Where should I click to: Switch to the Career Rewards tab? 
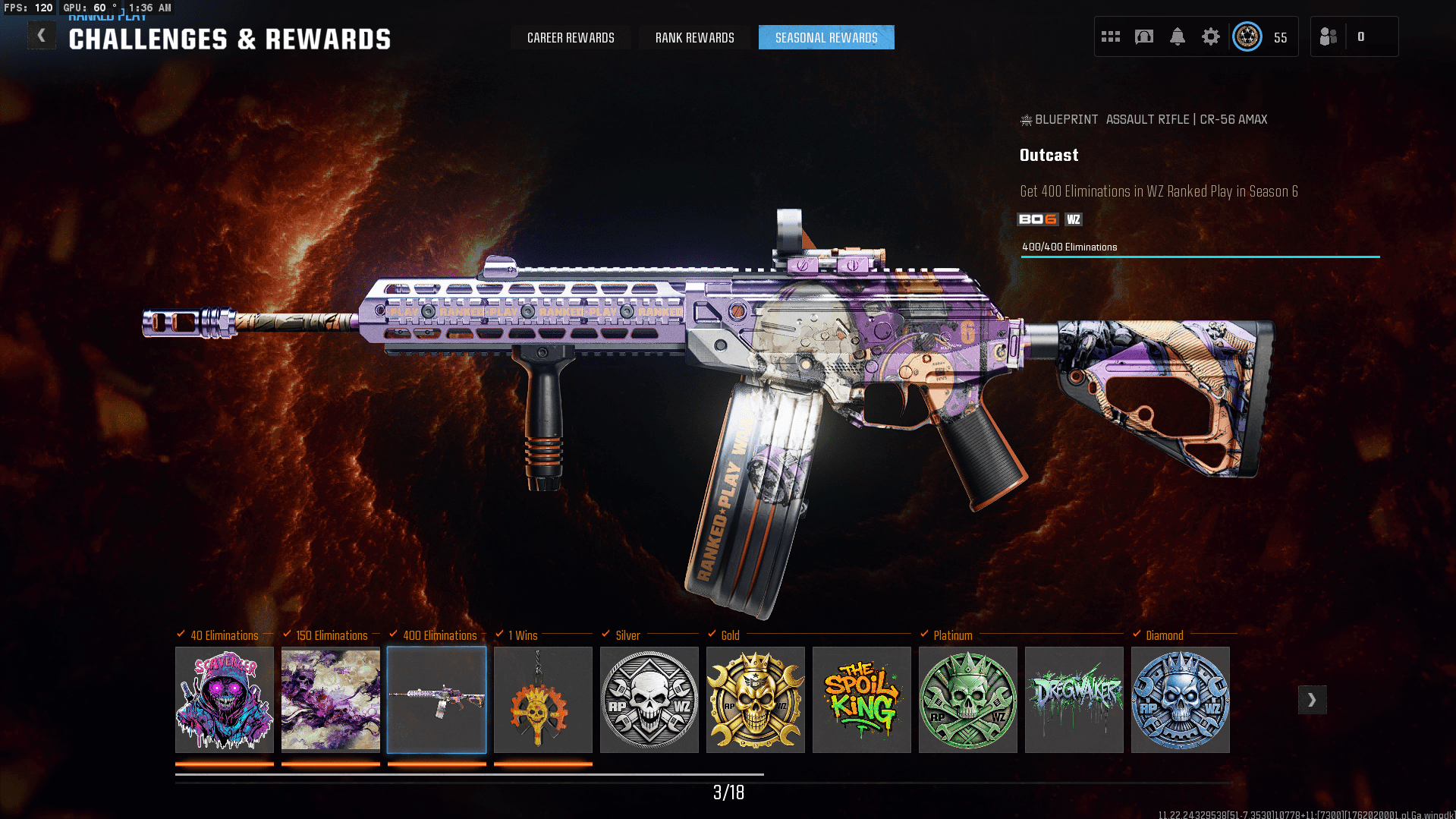tap(571, 38)
